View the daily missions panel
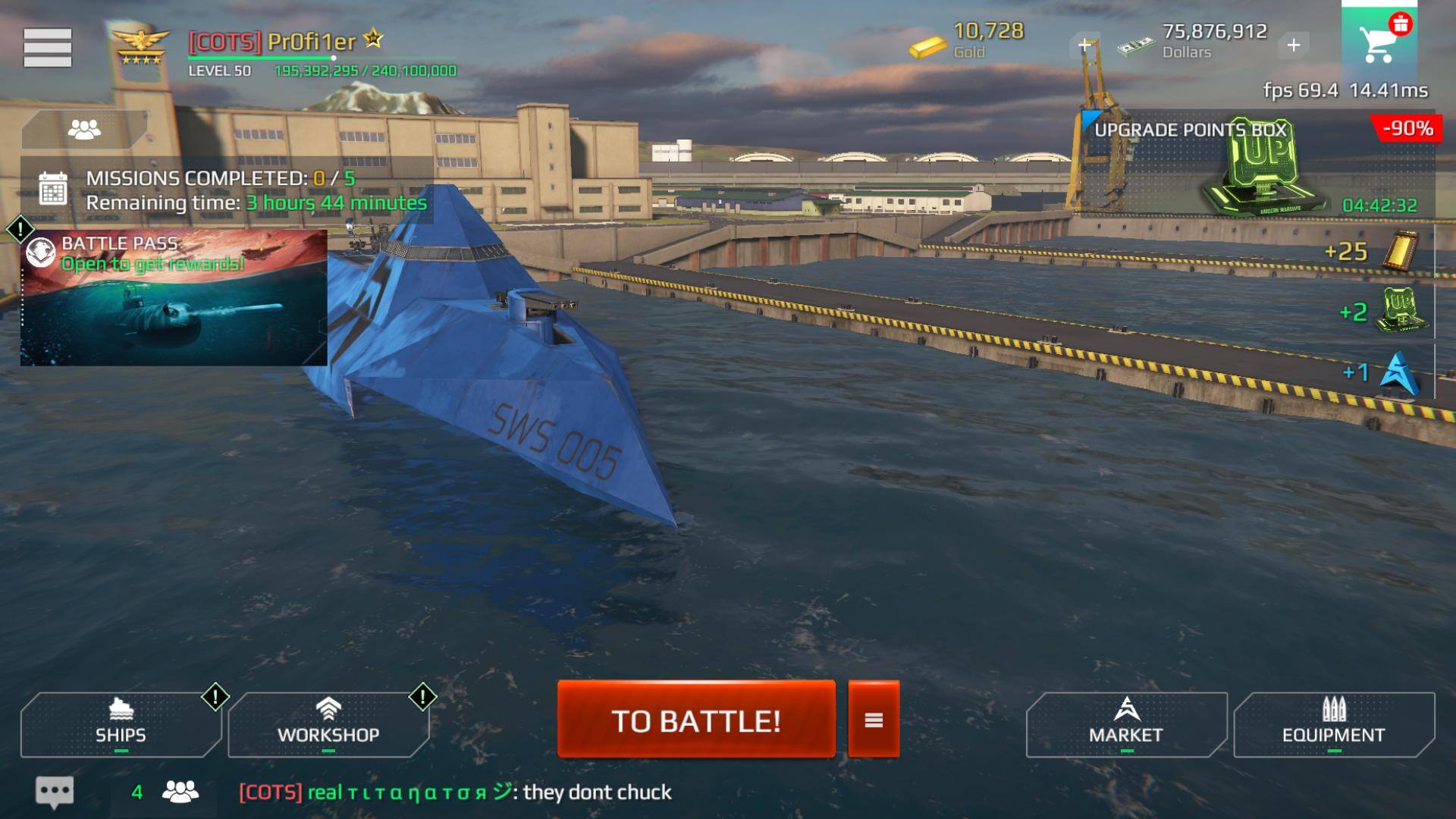 pos(227,190)
